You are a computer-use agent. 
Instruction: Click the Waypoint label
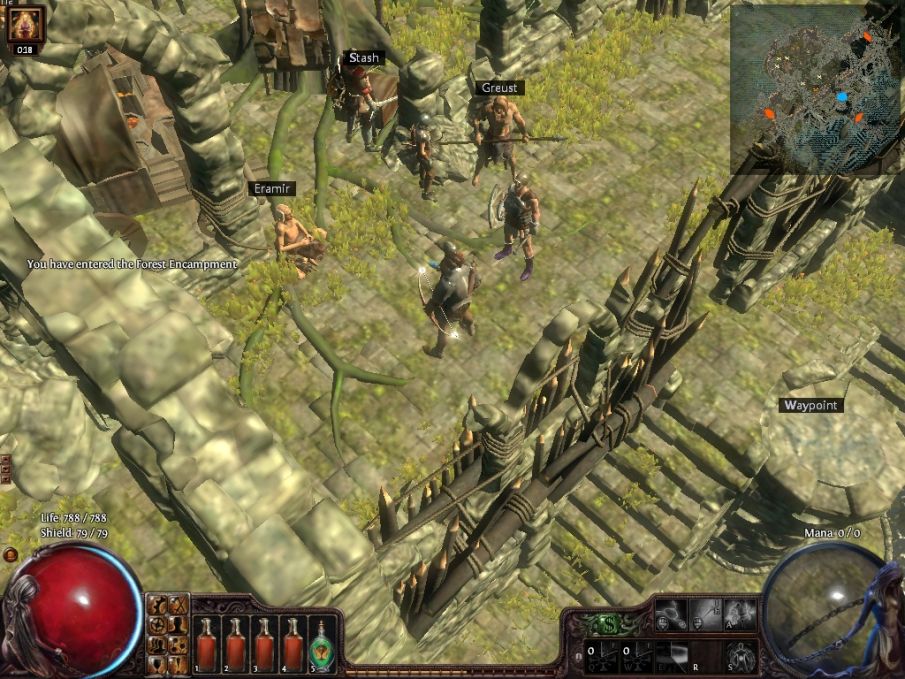[810, 405]
